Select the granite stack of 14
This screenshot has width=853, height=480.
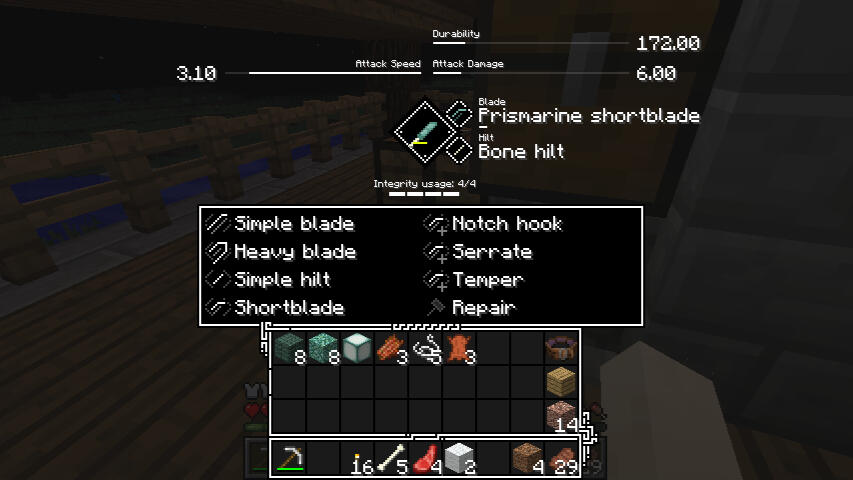coord(561,415)
